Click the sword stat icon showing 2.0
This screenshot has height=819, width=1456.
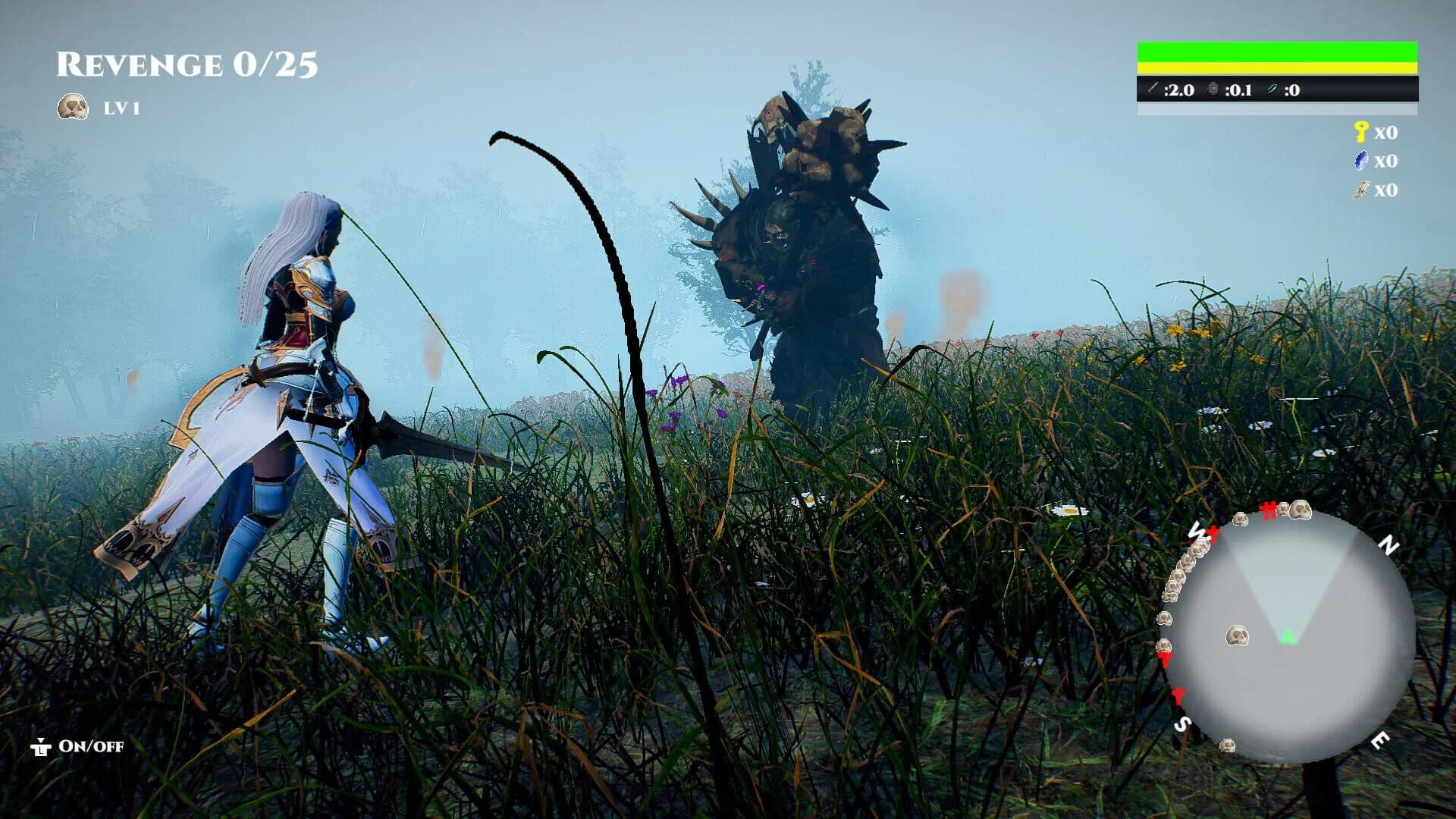click(1153, 89)
